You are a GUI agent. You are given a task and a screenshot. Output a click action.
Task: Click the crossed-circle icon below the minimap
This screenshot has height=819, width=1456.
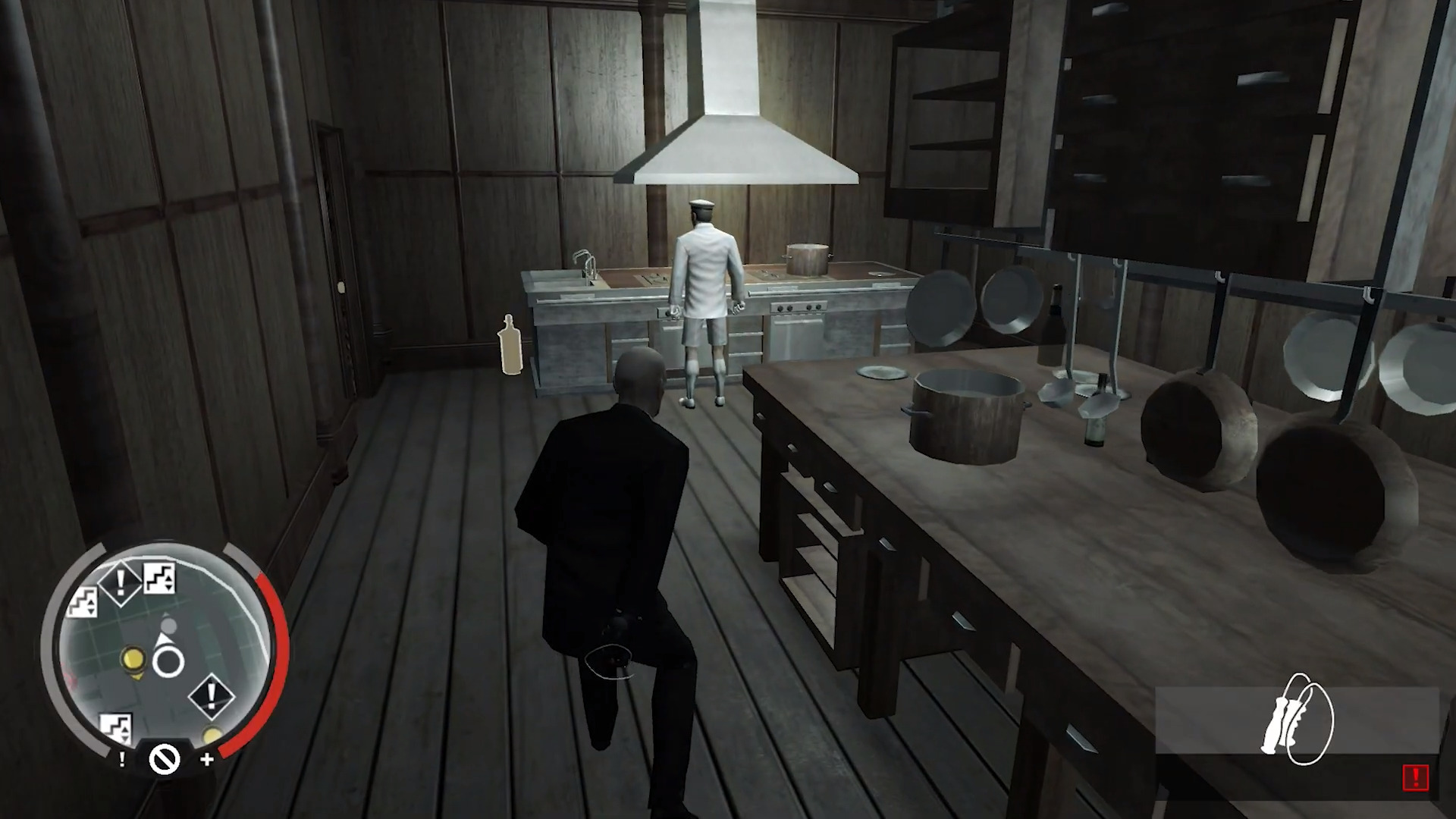pos(164,758)
